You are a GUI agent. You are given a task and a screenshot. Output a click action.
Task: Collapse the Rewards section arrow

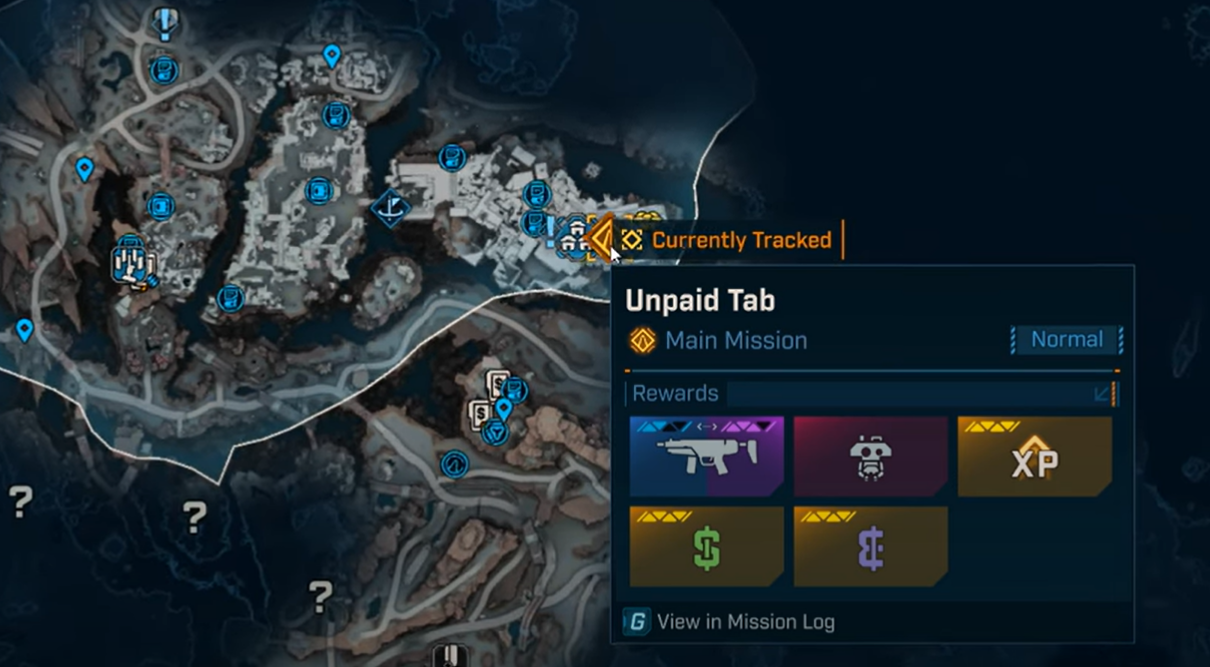pyautogui.click(x=1103, y=394)
